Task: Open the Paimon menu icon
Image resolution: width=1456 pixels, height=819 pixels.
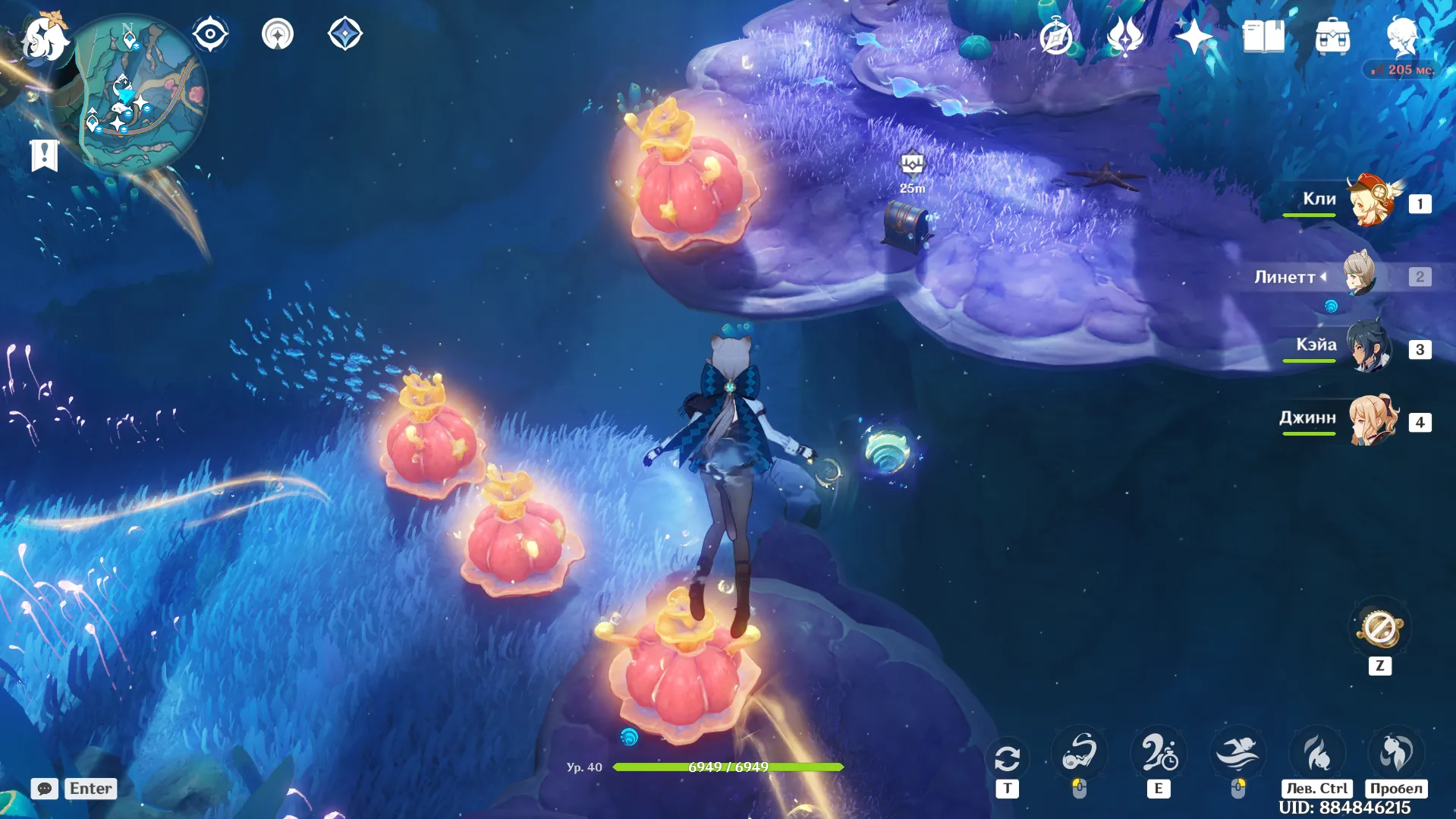Action: tap(43, 38)
